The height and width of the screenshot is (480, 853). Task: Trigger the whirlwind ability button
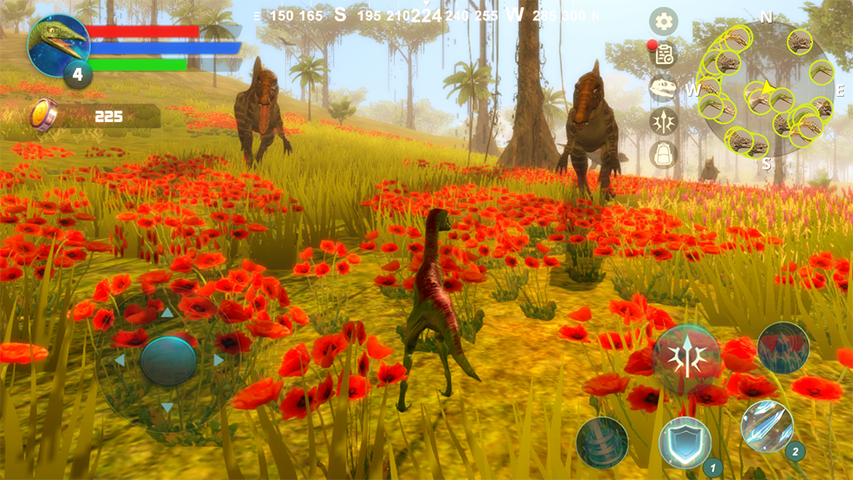602,442
